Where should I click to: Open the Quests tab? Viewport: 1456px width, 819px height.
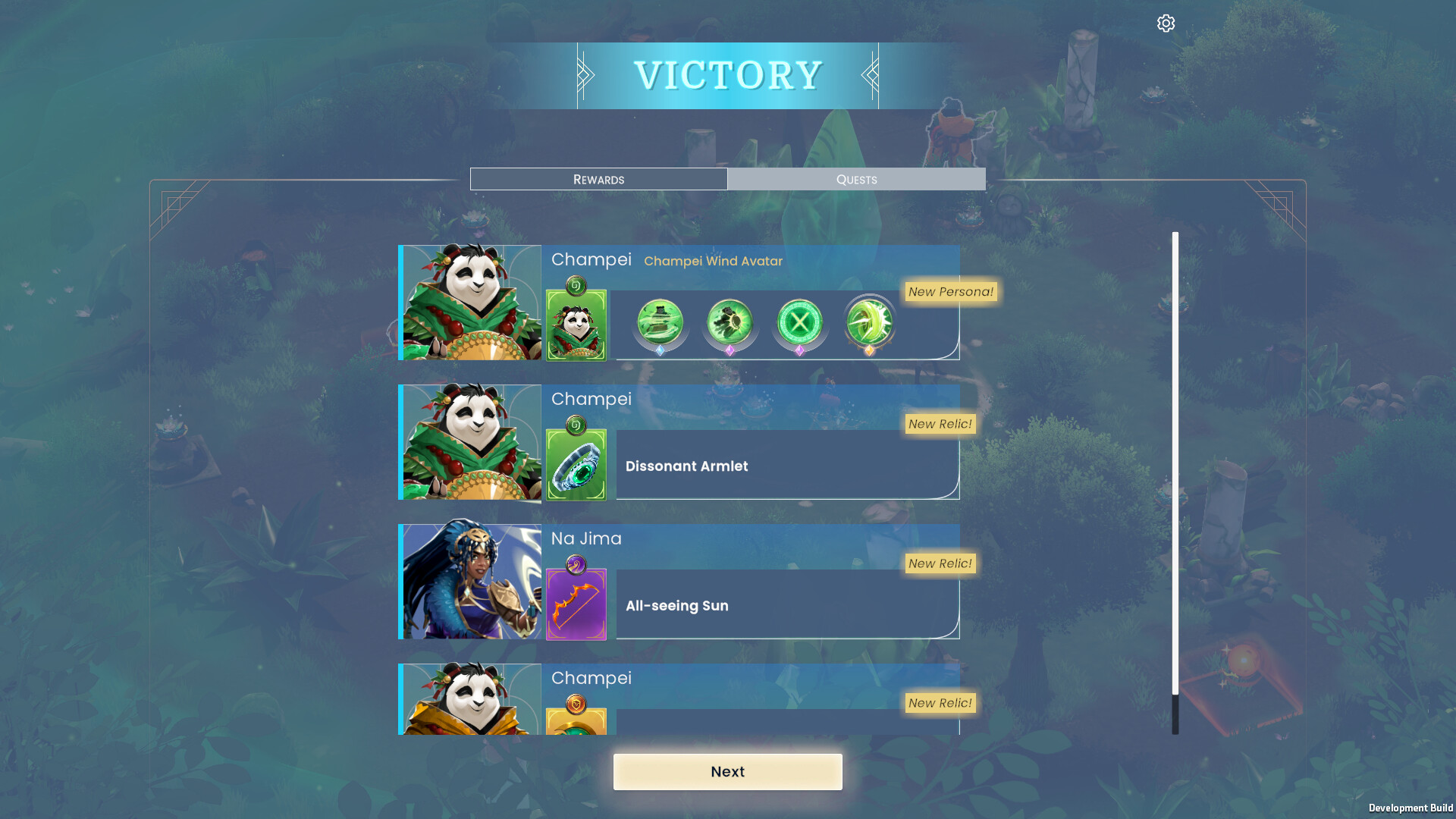pyautogui.click(x=856, y=179)
